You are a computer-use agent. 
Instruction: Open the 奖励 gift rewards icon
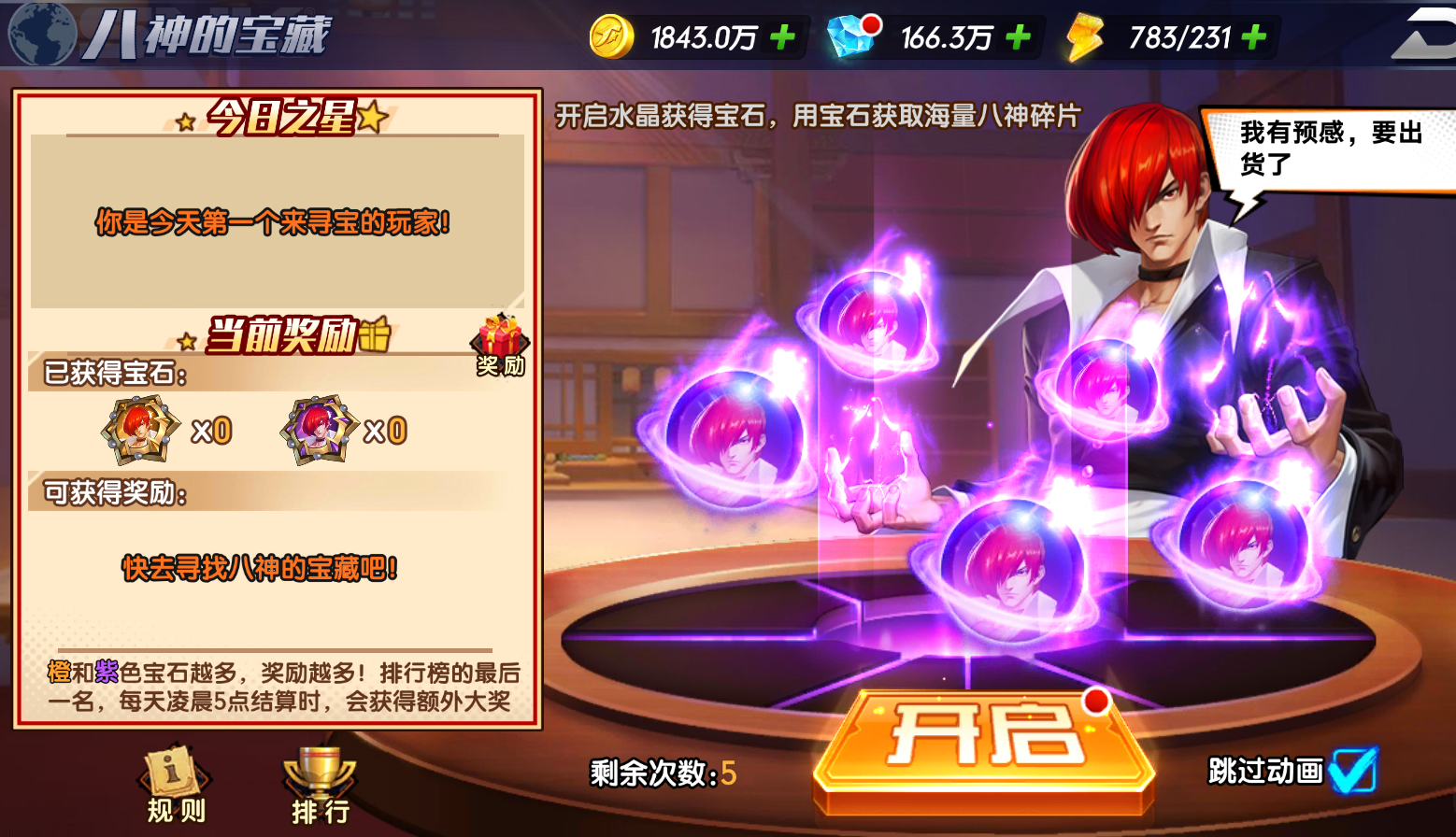pyautogui.click(x=501, y=346)
